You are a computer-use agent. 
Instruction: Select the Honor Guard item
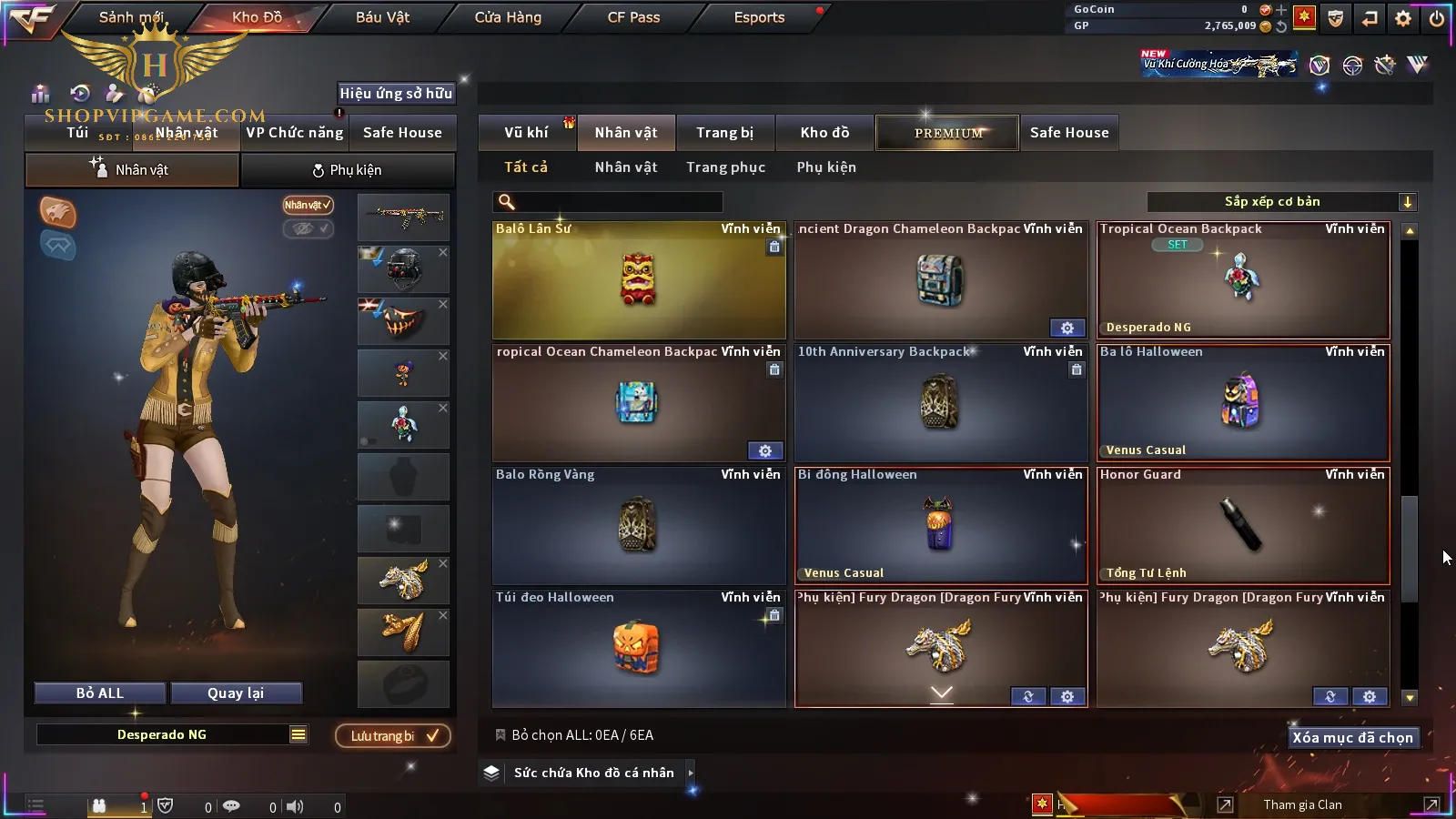1243,526
